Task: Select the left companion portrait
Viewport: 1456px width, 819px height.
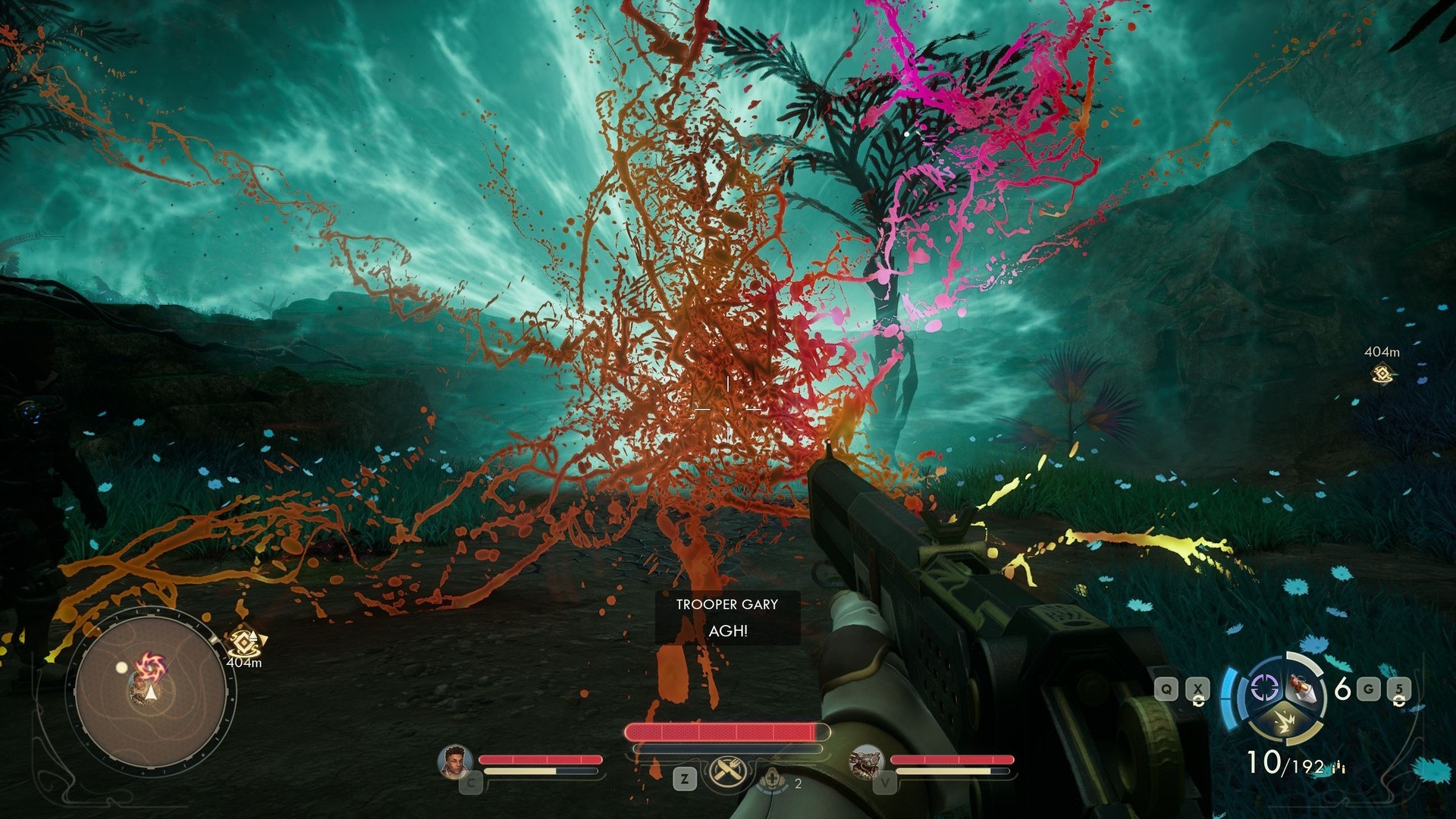Action: [455, 762]
